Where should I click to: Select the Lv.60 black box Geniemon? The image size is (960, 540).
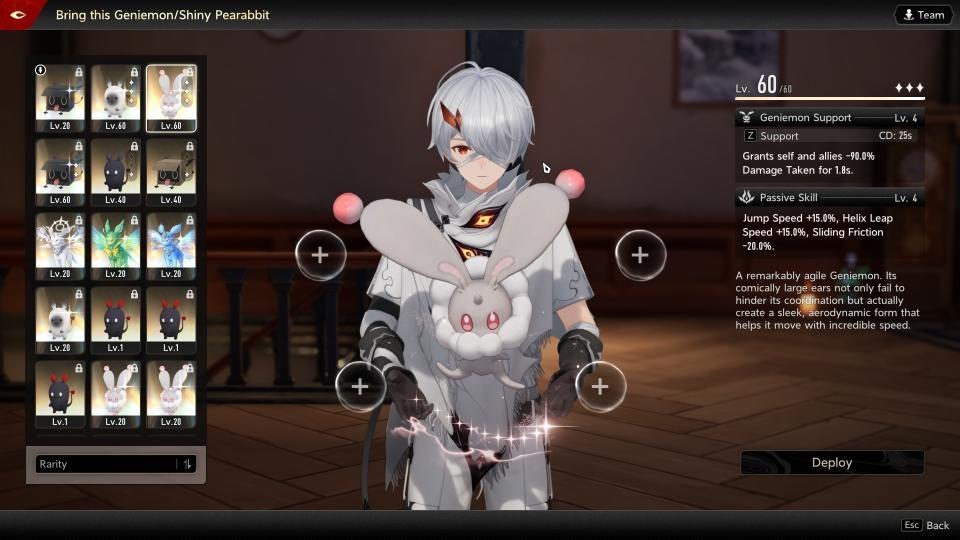coord(60,172)
